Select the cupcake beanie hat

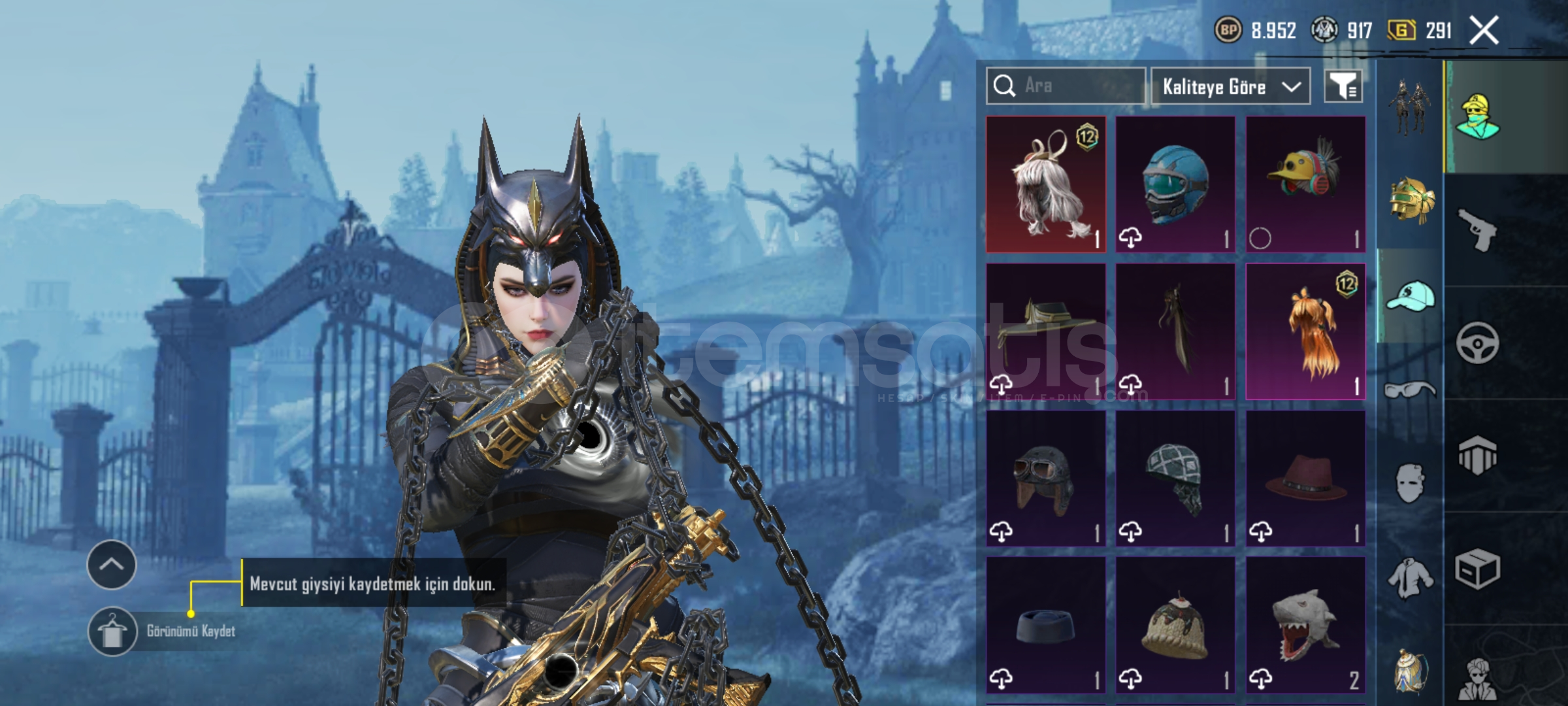coord(1175,626)
